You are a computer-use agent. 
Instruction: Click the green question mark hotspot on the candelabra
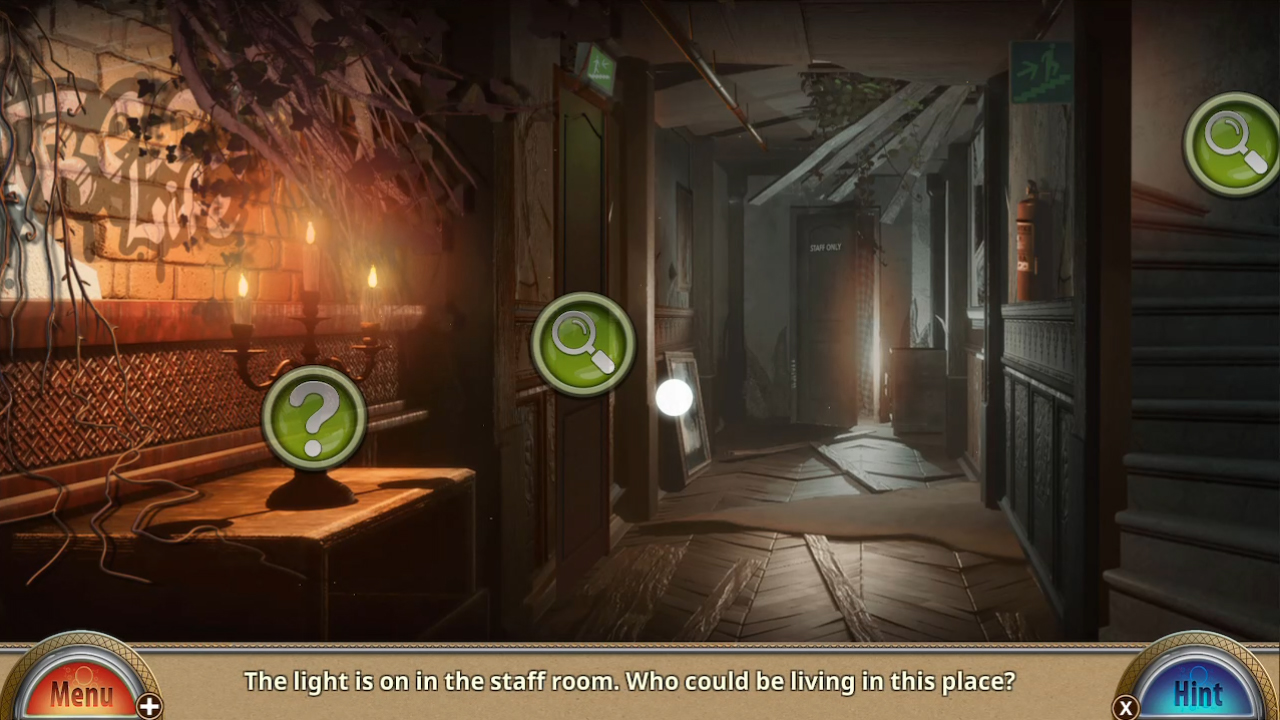314,417
